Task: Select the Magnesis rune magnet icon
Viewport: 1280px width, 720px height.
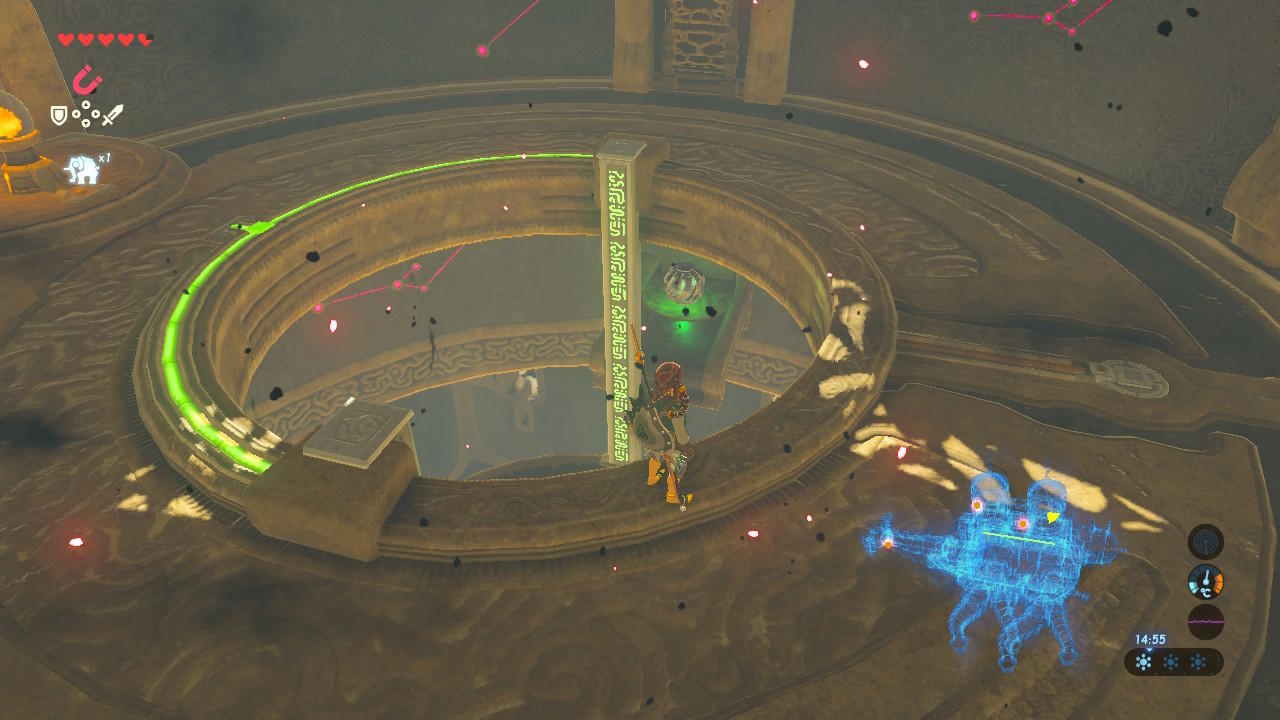Action: tap(88, 80)
